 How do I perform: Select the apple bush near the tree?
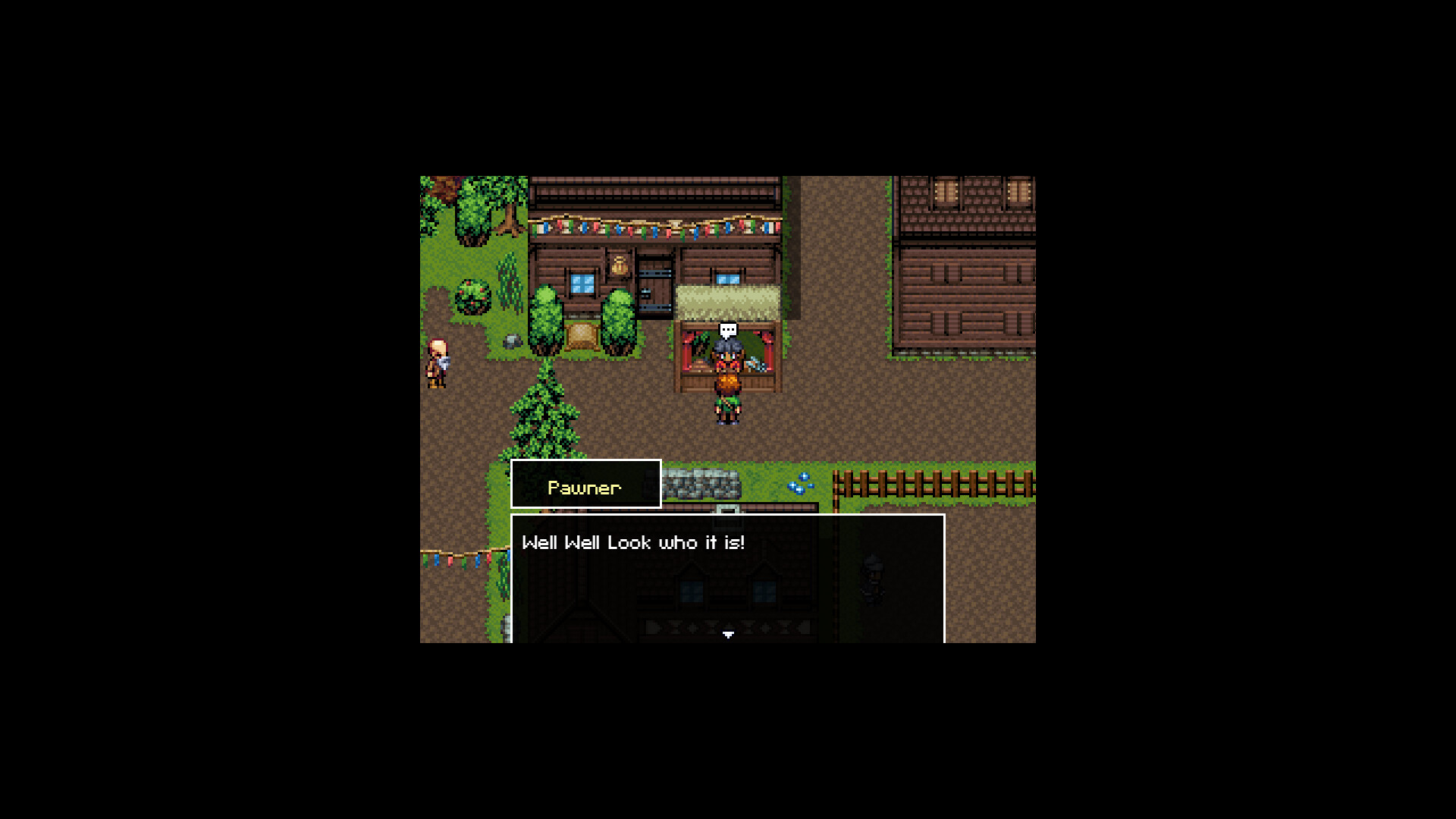[473, 297]
